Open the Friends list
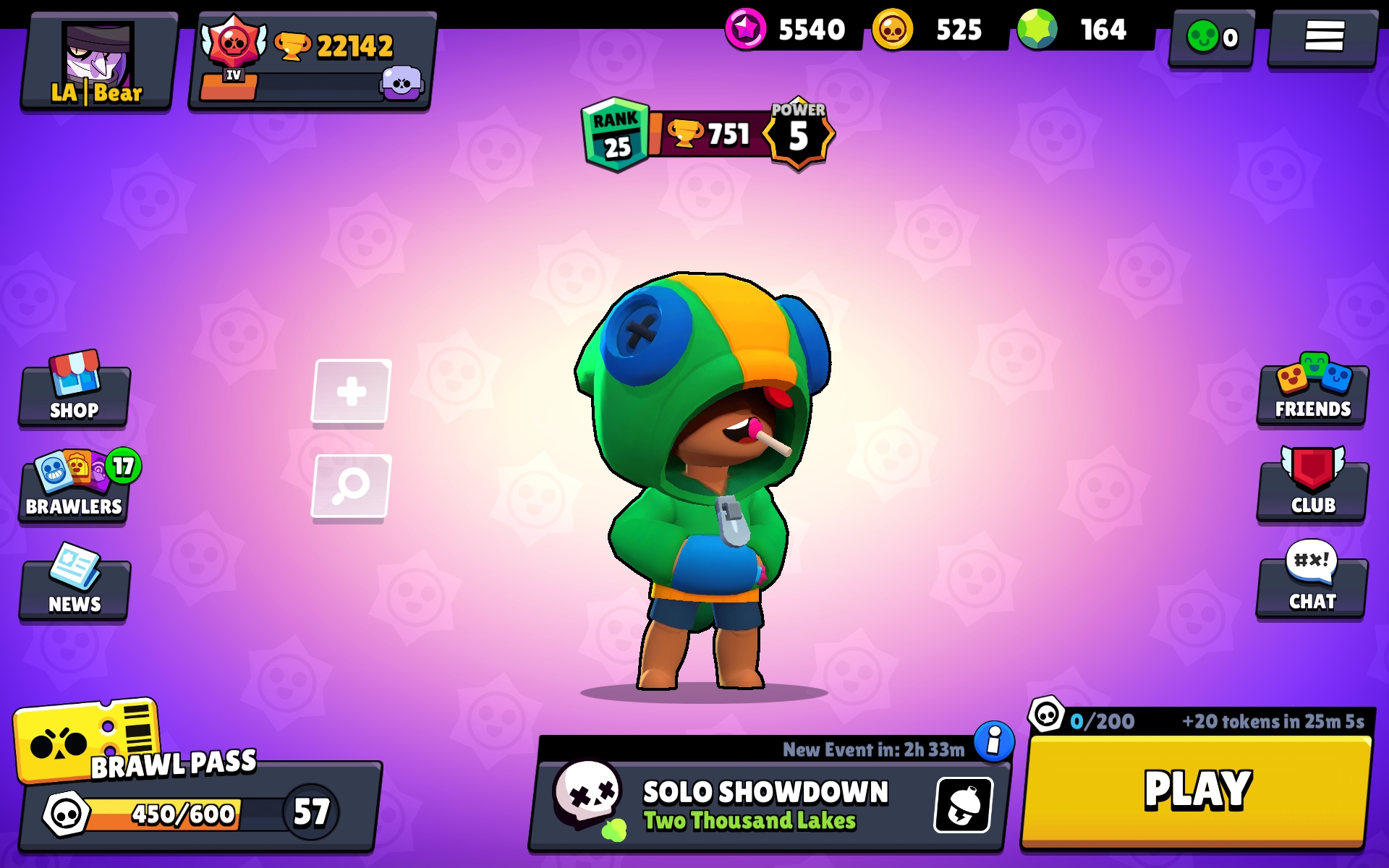Image resolution: width=1389 pixels, height=868 pixels. pos(1311,391)
